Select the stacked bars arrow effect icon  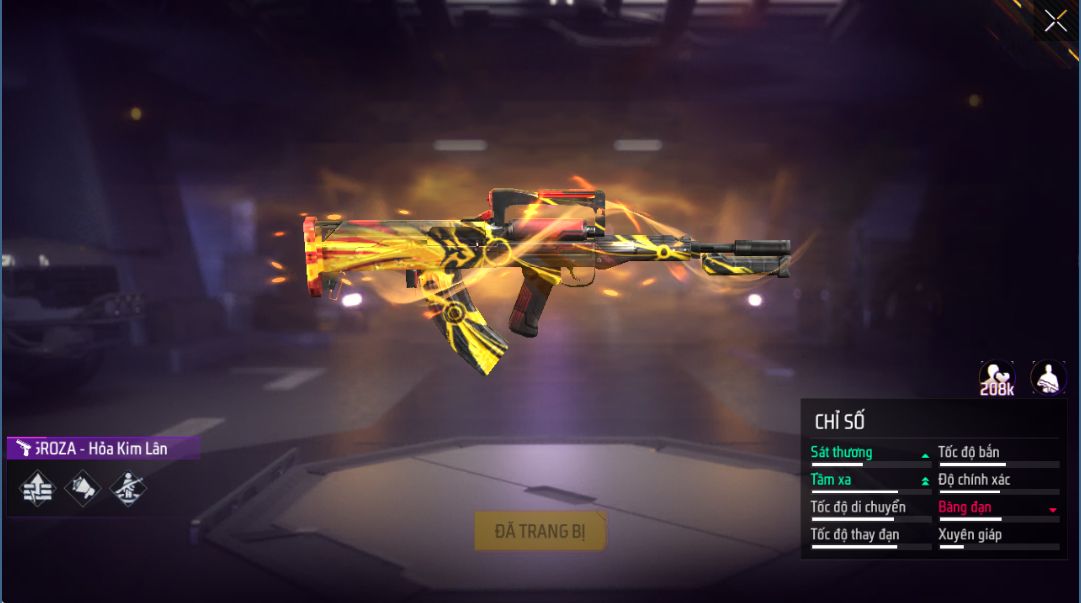point(37,488)
